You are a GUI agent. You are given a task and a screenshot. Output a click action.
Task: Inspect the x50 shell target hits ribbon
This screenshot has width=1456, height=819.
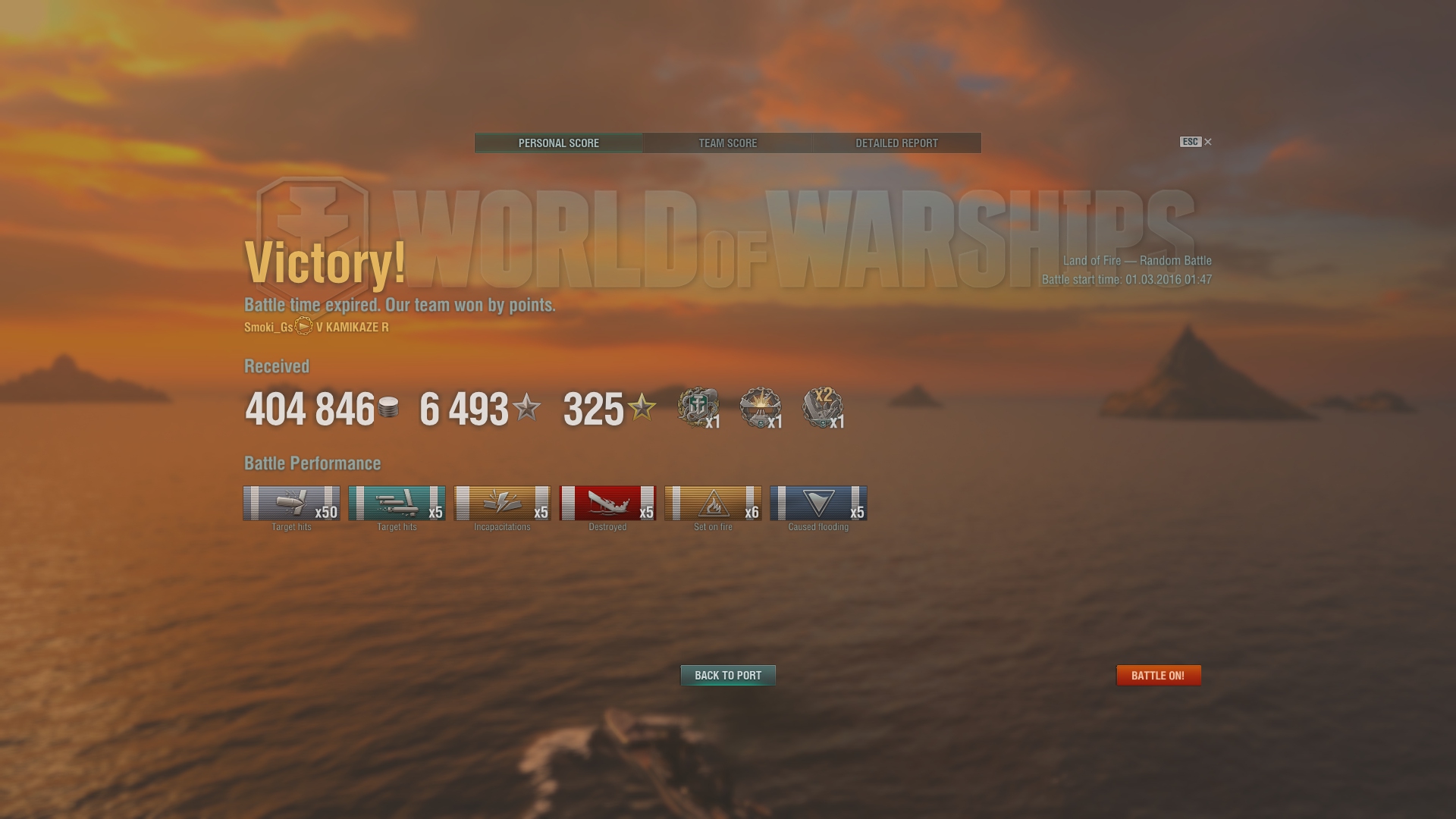(x=291, y=504)
